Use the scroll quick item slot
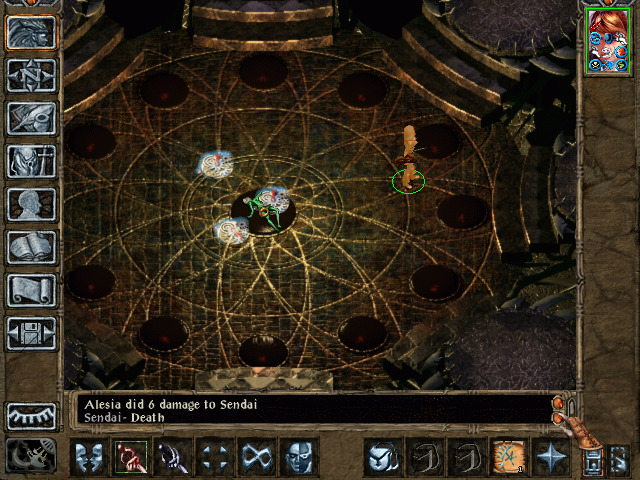This screenshot has width=640, height=480. (x=509, y=457)
